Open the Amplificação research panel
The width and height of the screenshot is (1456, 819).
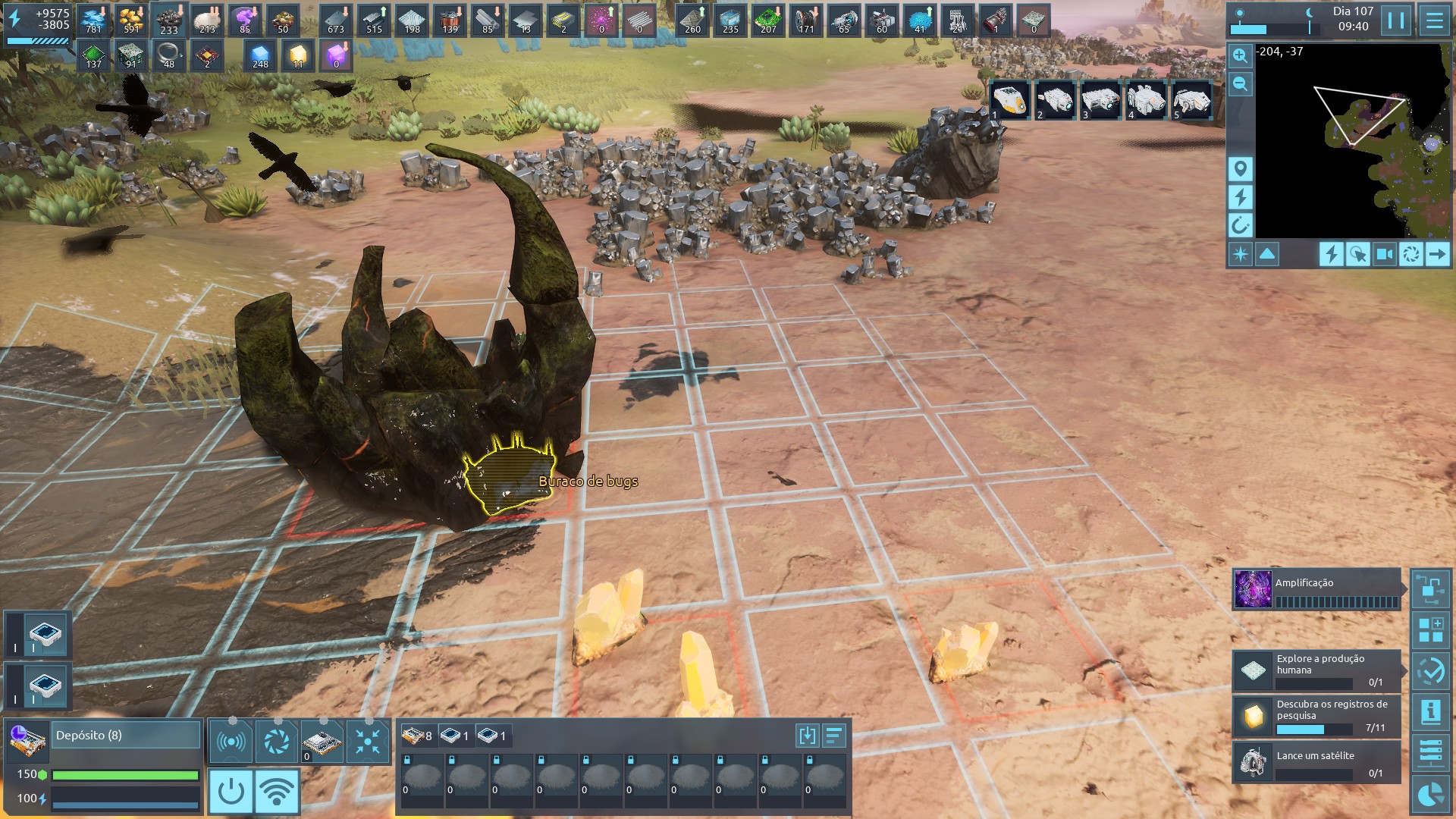[1316, 590]
